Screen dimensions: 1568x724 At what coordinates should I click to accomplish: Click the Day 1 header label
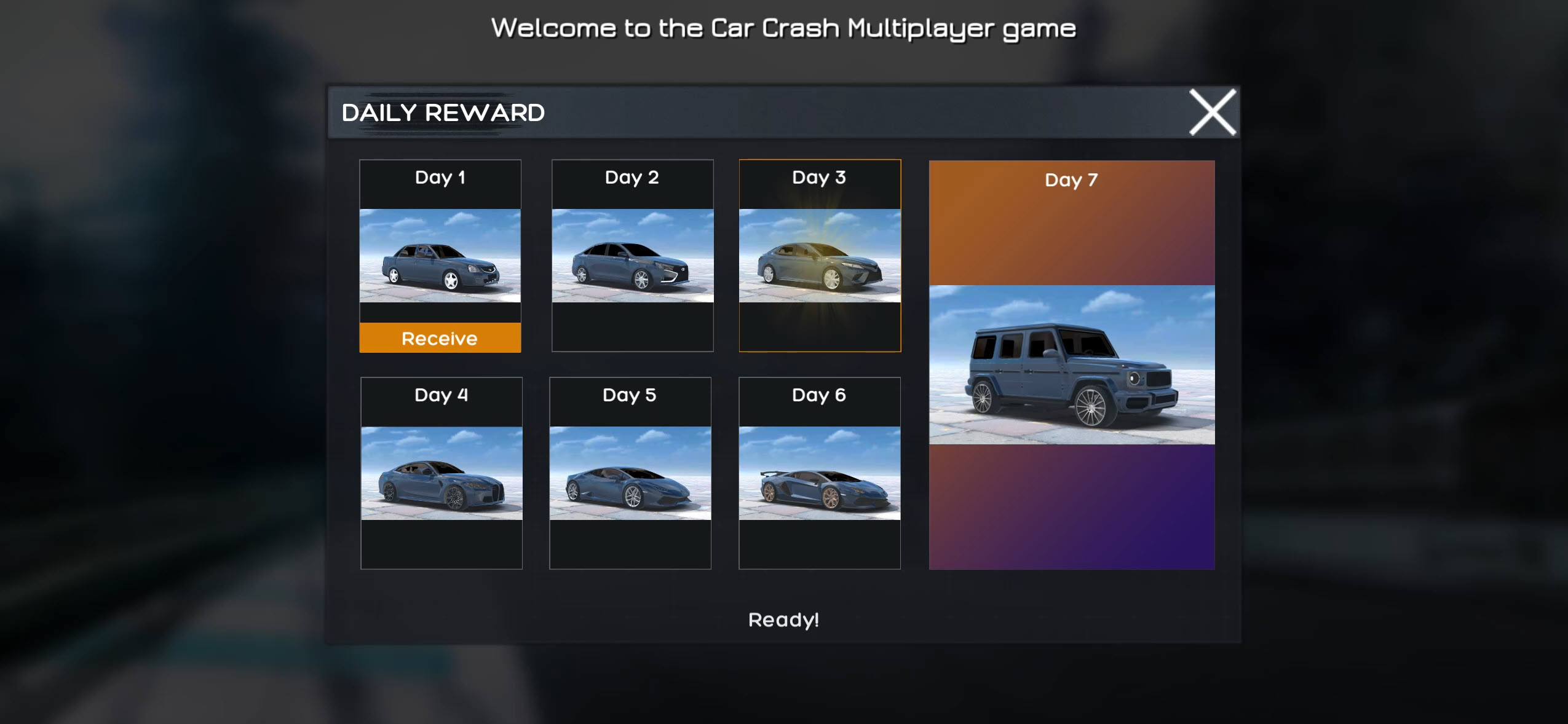(440, 177)
